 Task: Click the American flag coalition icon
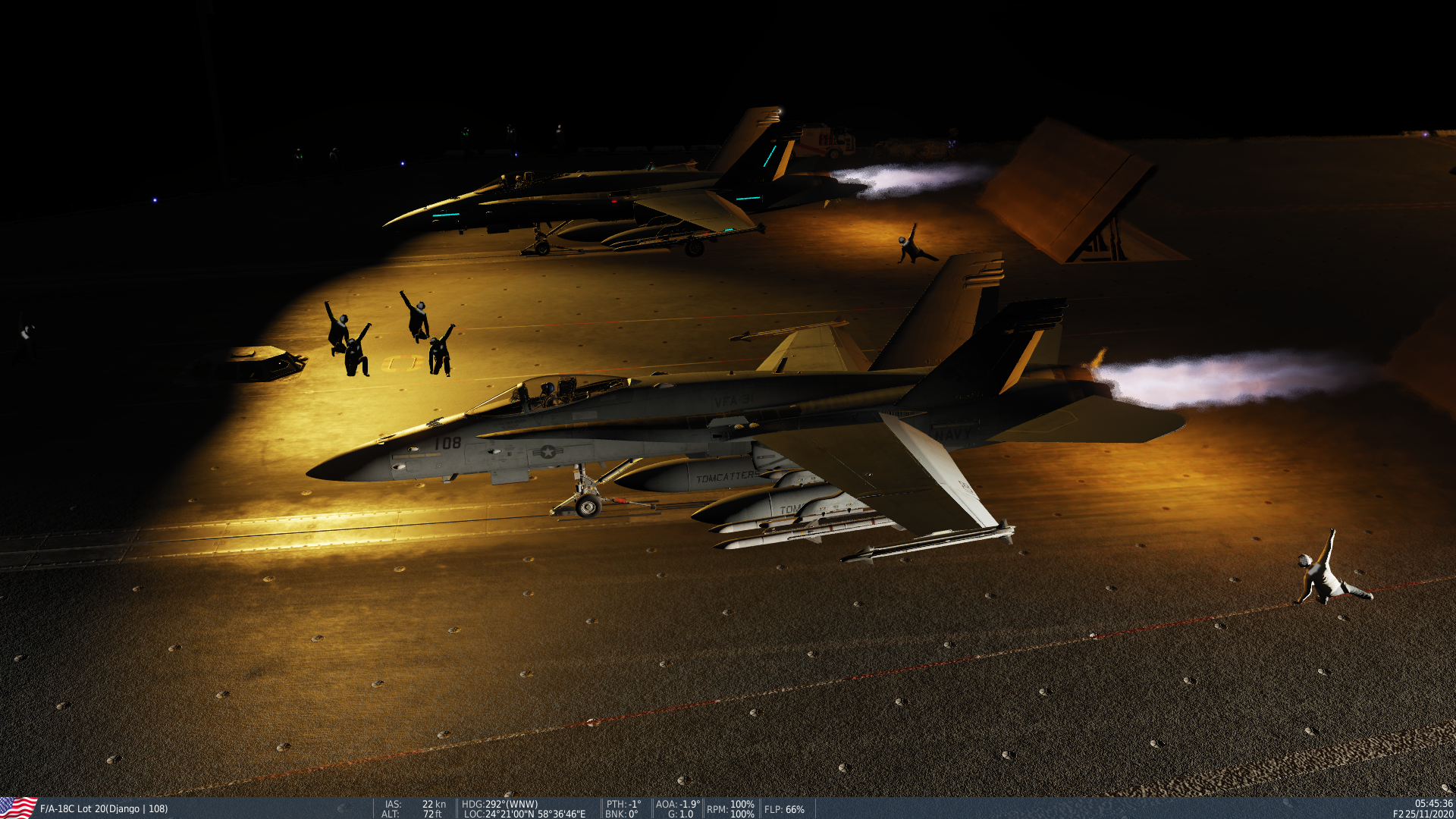coord(15,809)
